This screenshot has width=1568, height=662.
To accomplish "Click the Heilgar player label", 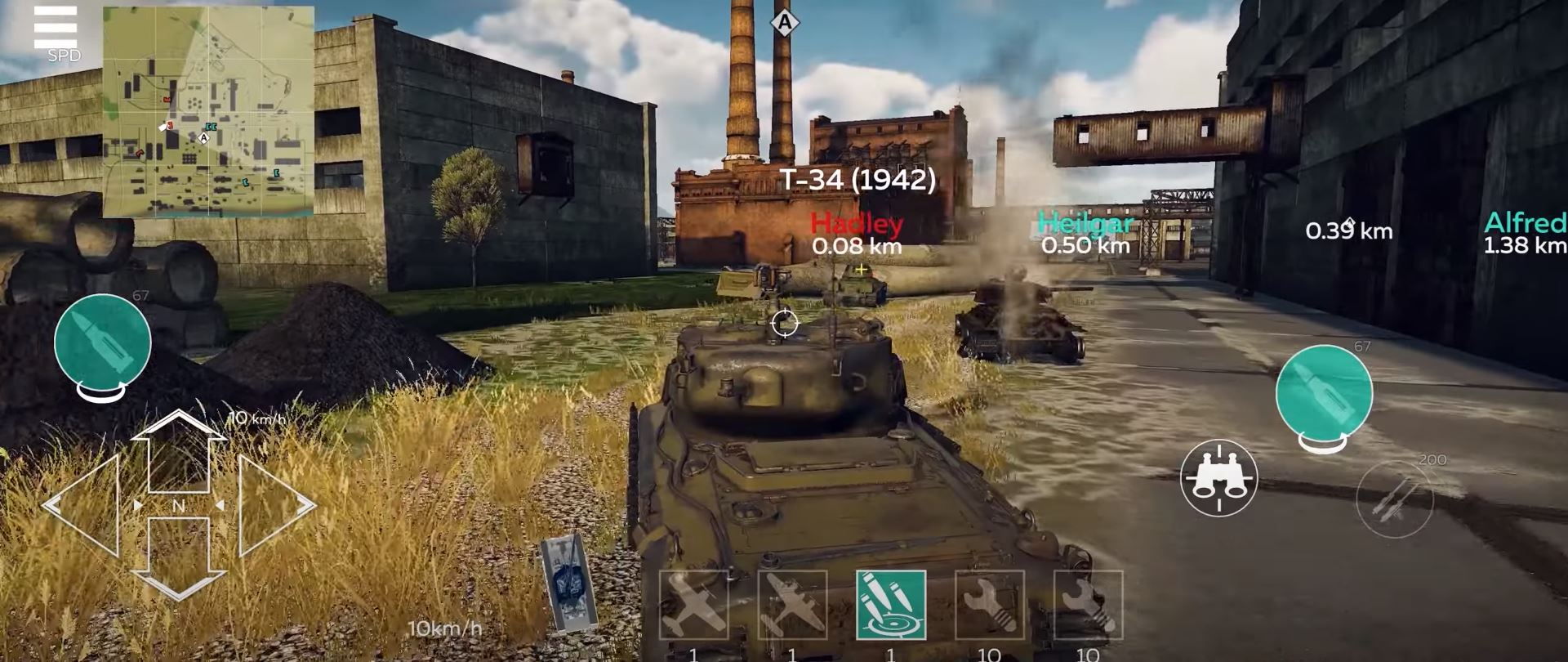I will [x=1085, y=222].
